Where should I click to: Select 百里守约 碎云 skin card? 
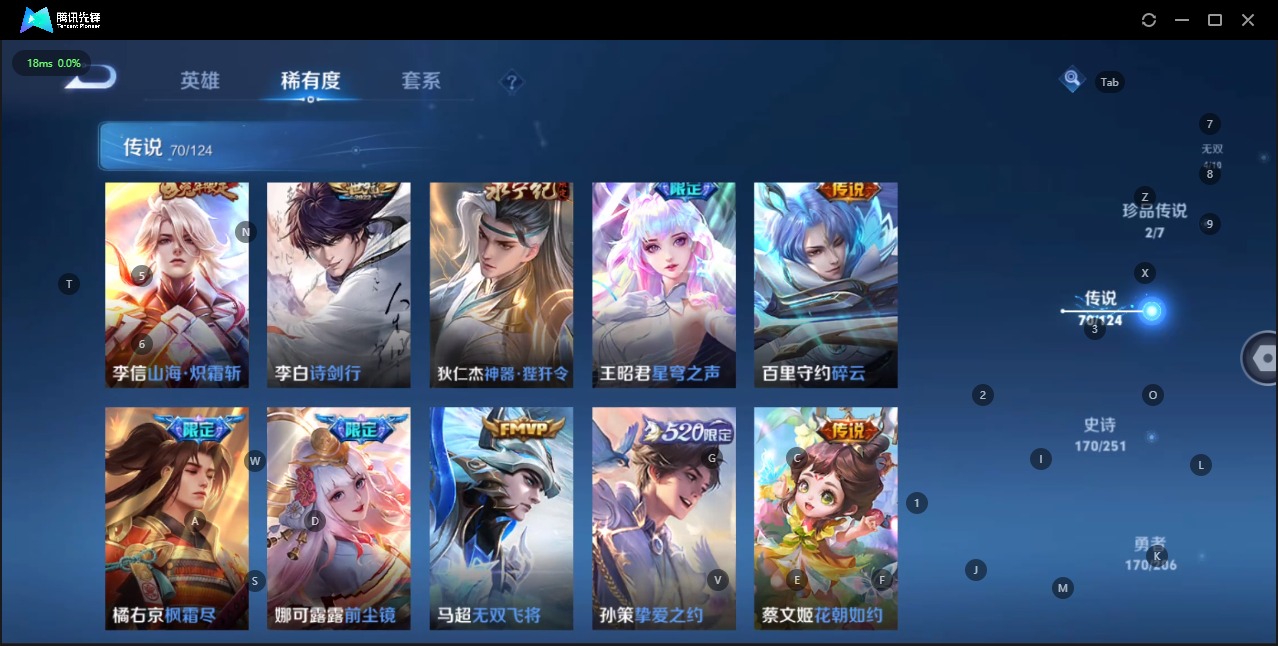[x=826, y=285]
